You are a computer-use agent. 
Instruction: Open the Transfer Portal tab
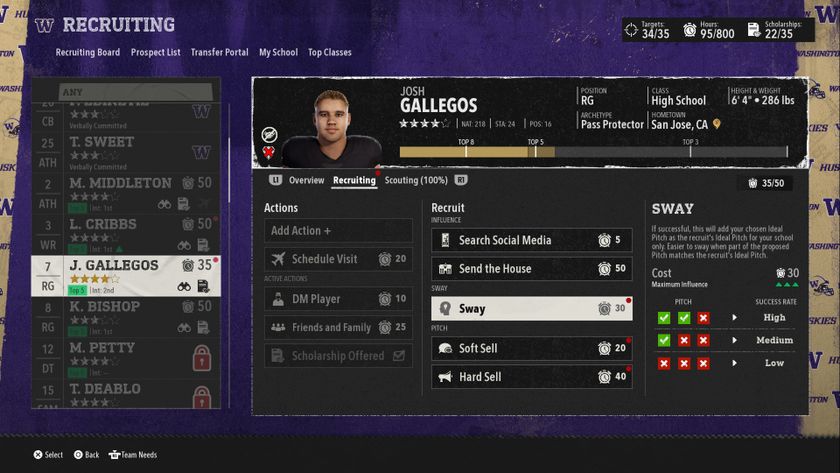219,52
